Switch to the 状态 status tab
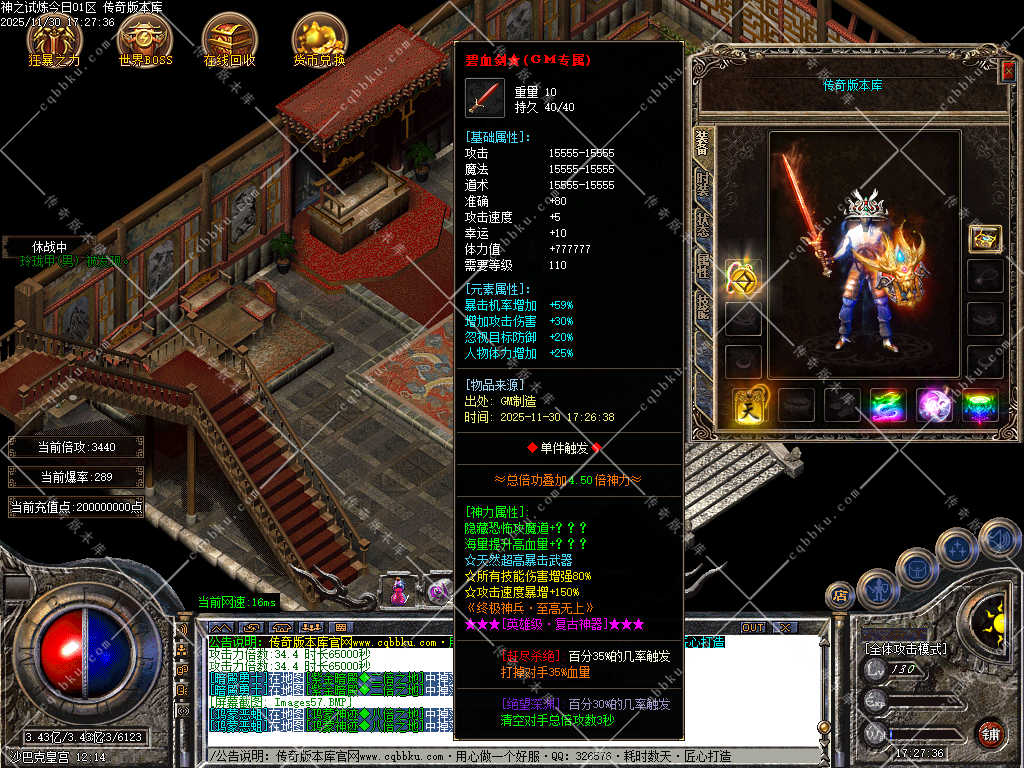Image resolution: width=1024 pixels, height=768 pixels. [x=703, y=224]
